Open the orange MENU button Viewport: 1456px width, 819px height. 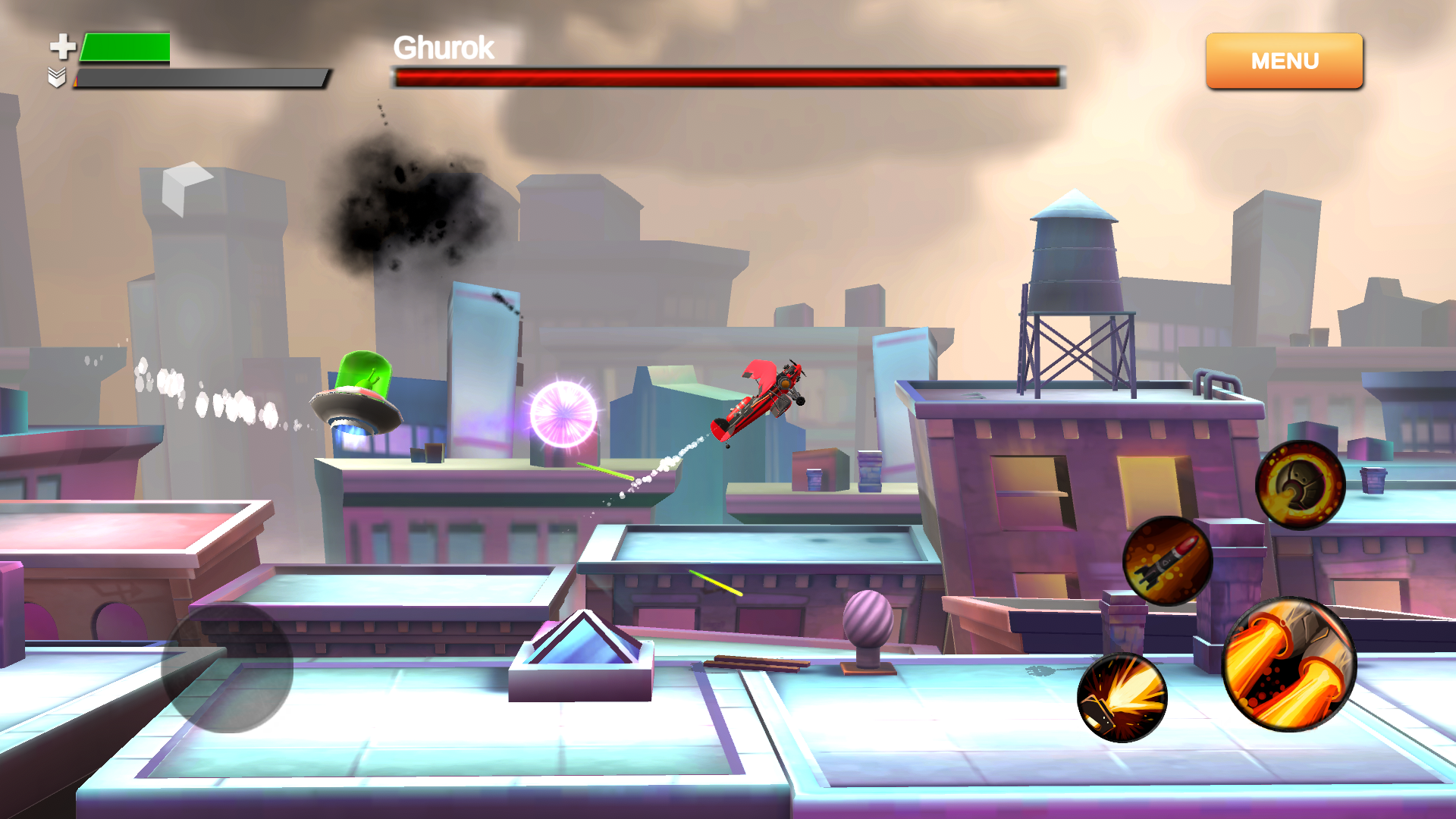point(1284,61)
